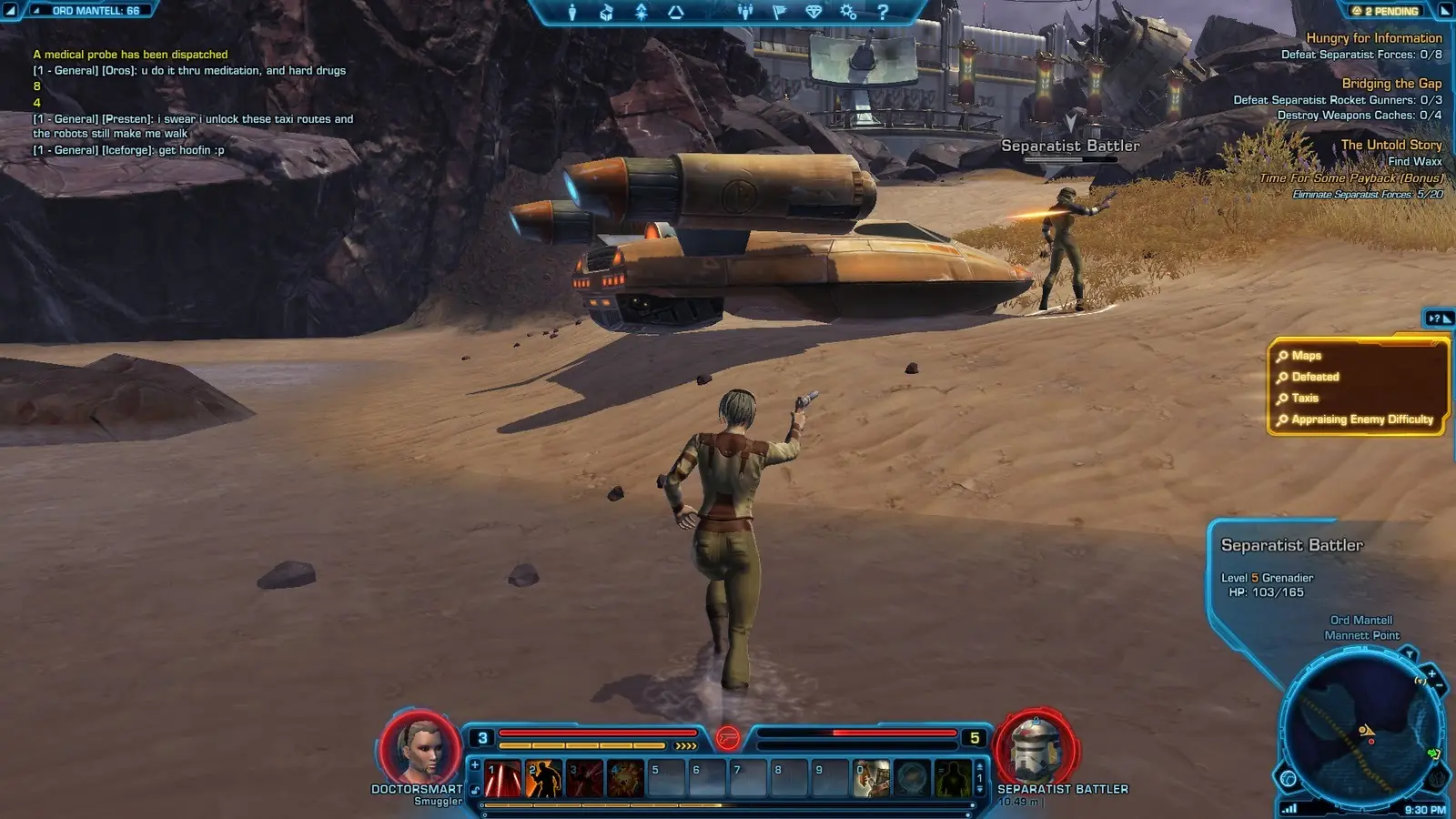Open the flag icon in the top menu
1456x819 pixels.
pos(779,12)
